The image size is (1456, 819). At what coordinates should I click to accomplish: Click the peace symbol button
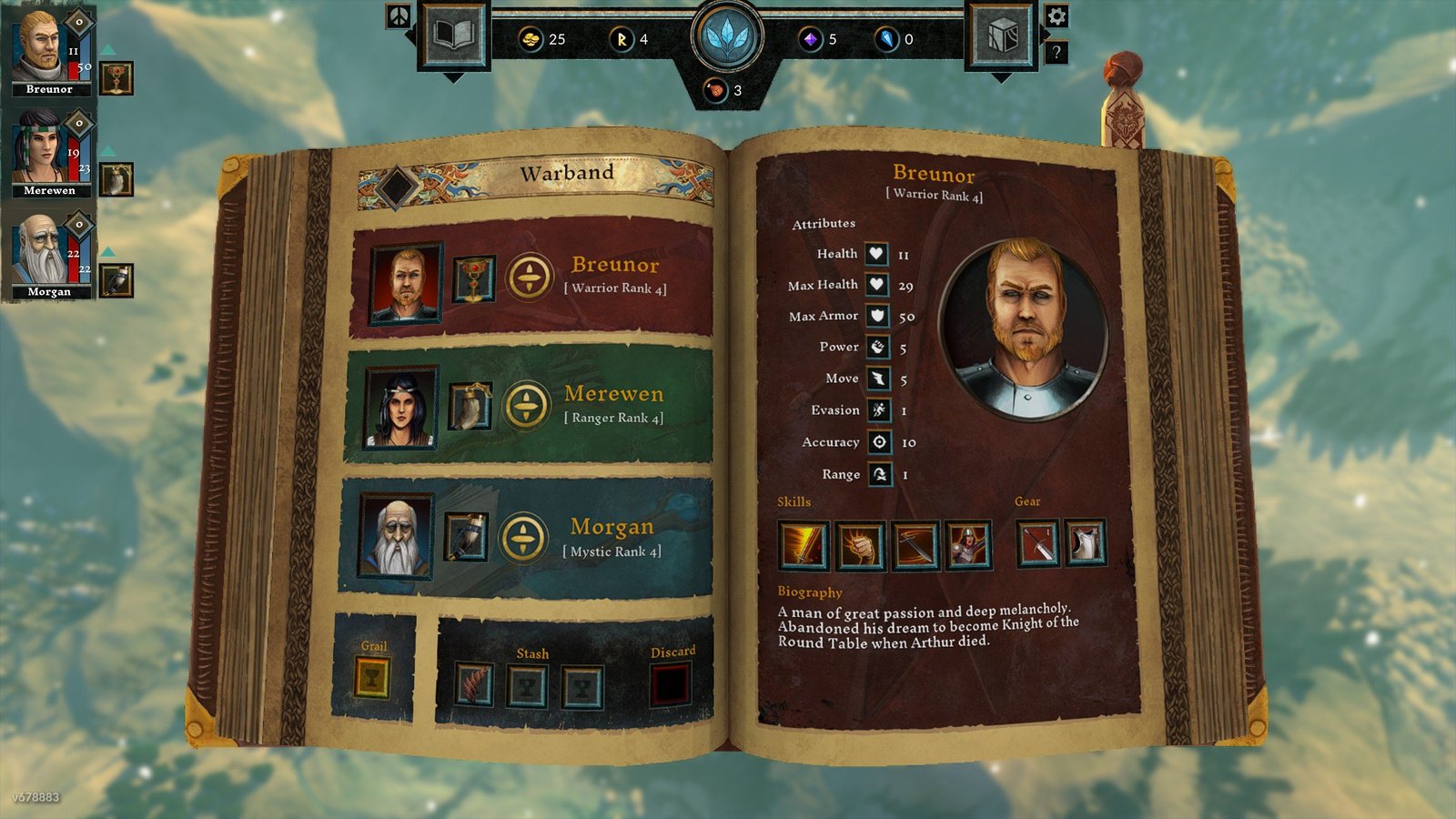[399, 15]
